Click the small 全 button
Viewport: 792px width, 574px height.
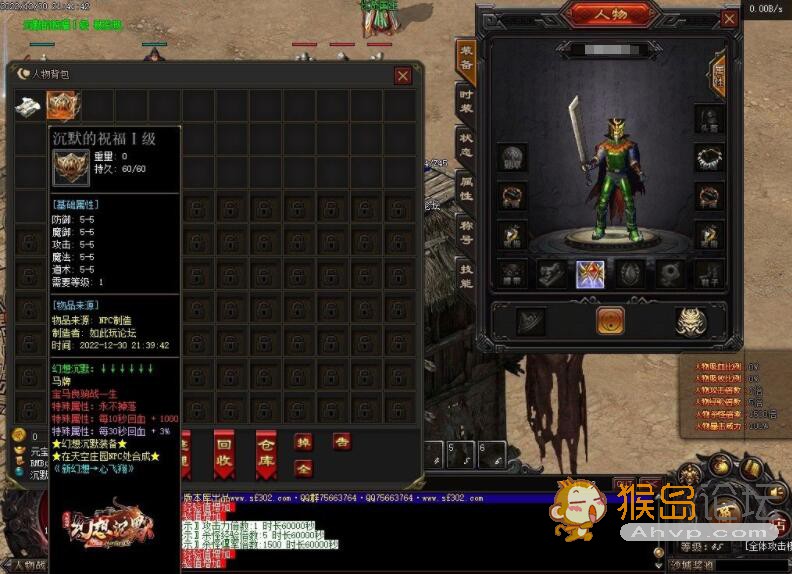click(303, 467)
